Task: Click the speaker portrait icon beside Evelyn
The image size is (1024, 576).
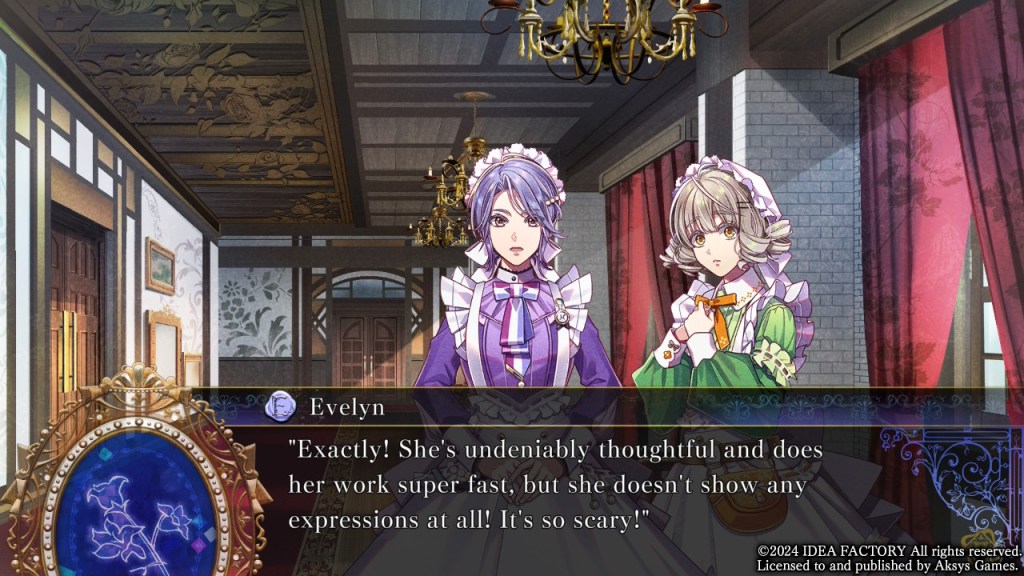Action: click(x=279, y=407)
